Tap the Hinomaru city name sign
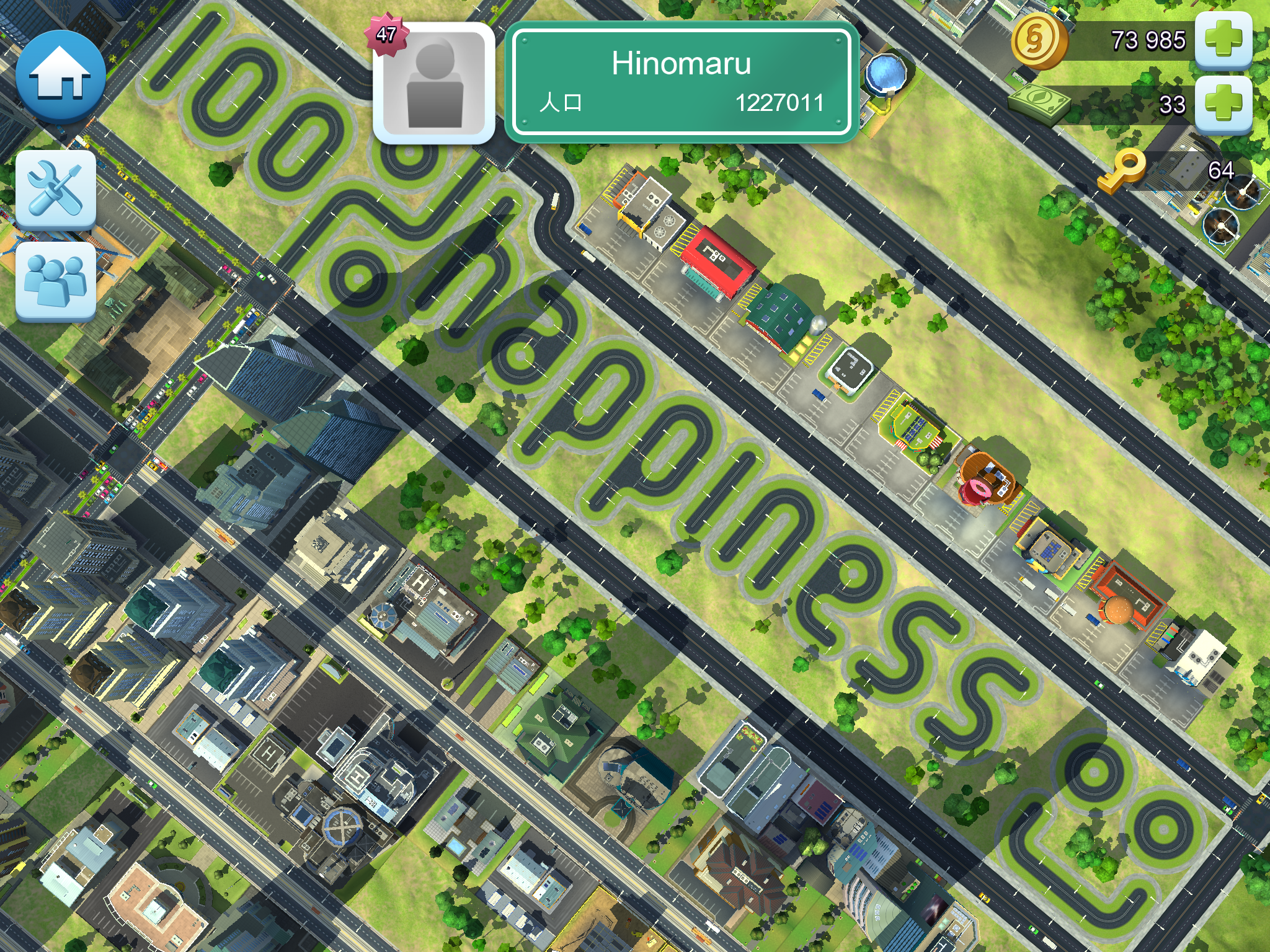 tap(682, 82)
